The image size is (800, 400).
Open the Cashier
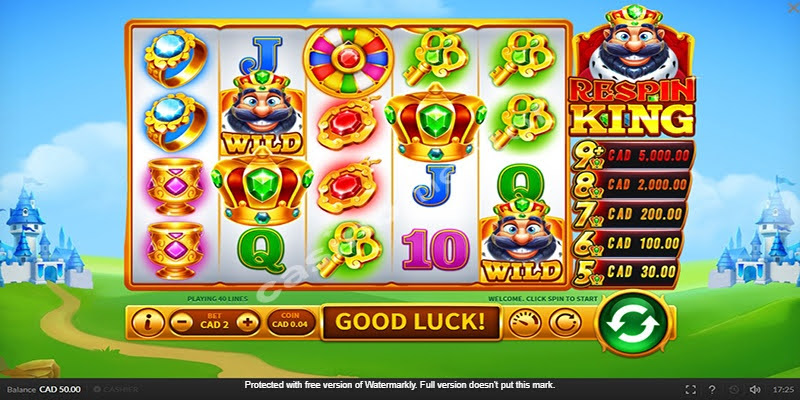(x=116, y=388)
